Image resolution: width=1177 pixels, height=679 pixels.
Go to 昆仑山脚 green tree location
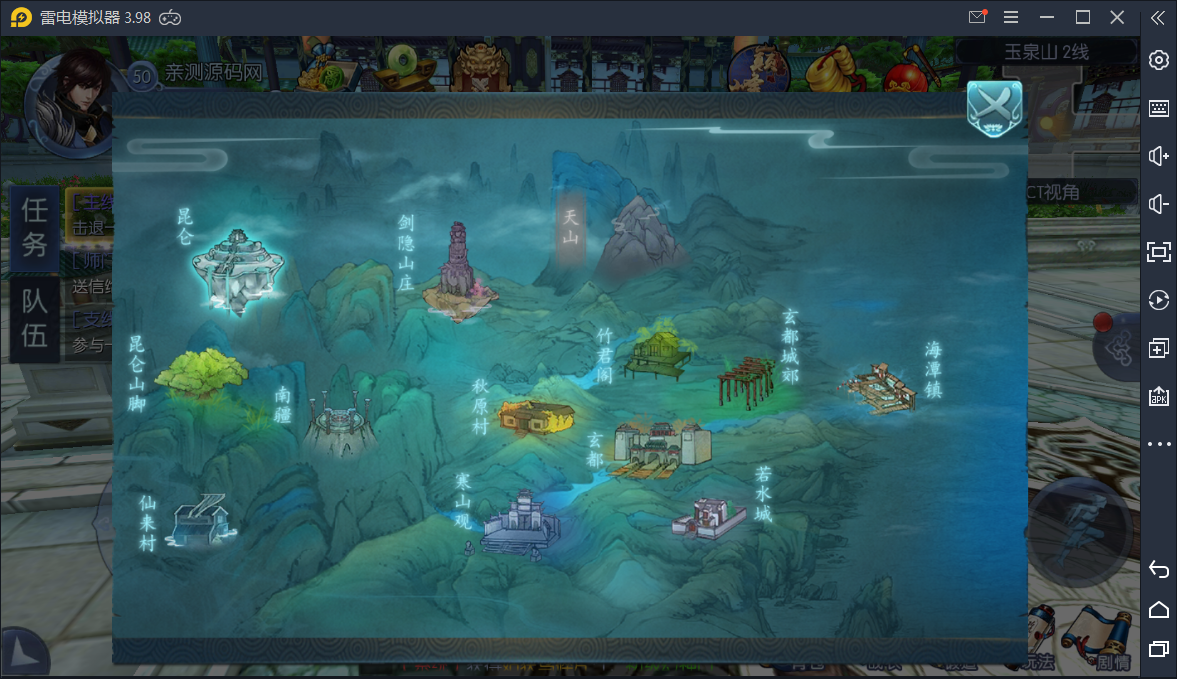(x=203, y=375)
